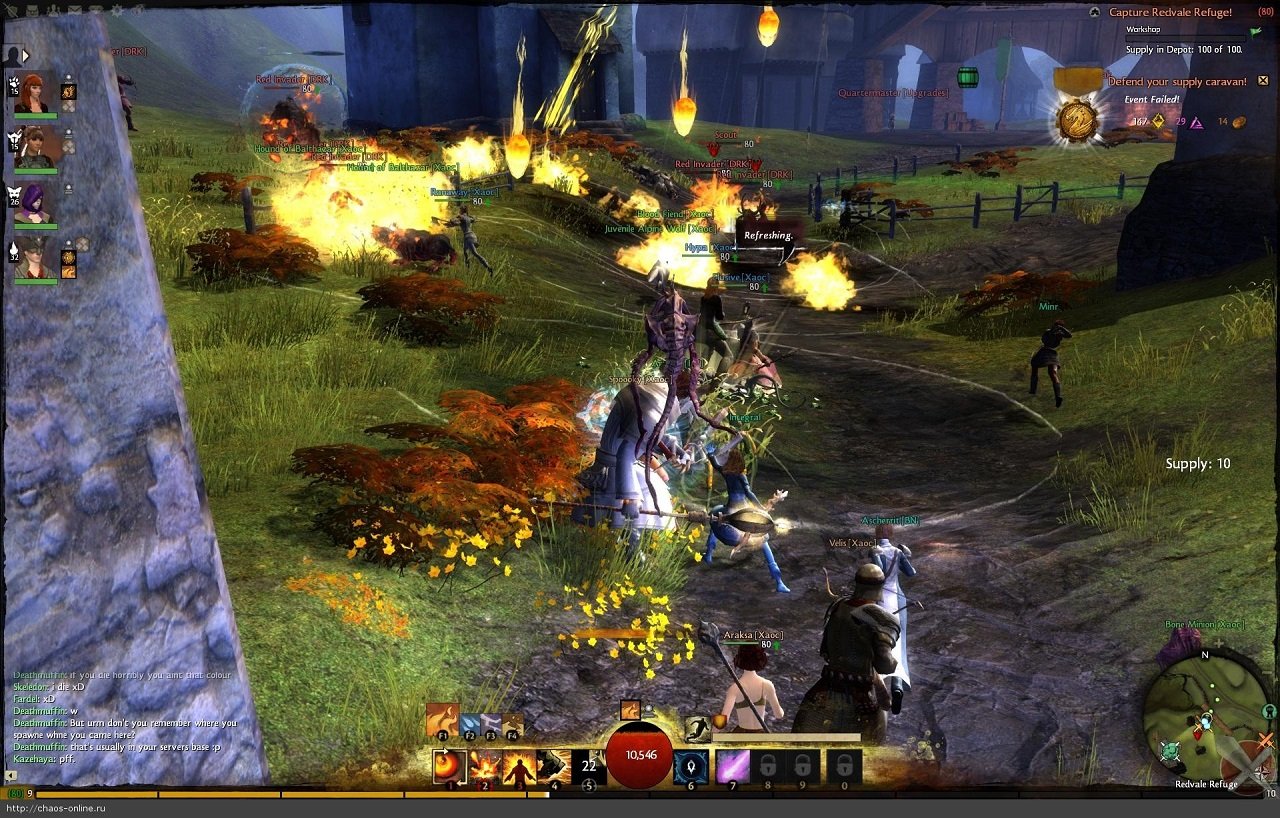
Task: Click the elite skill icon above the health orb
Action: [630, 708]
